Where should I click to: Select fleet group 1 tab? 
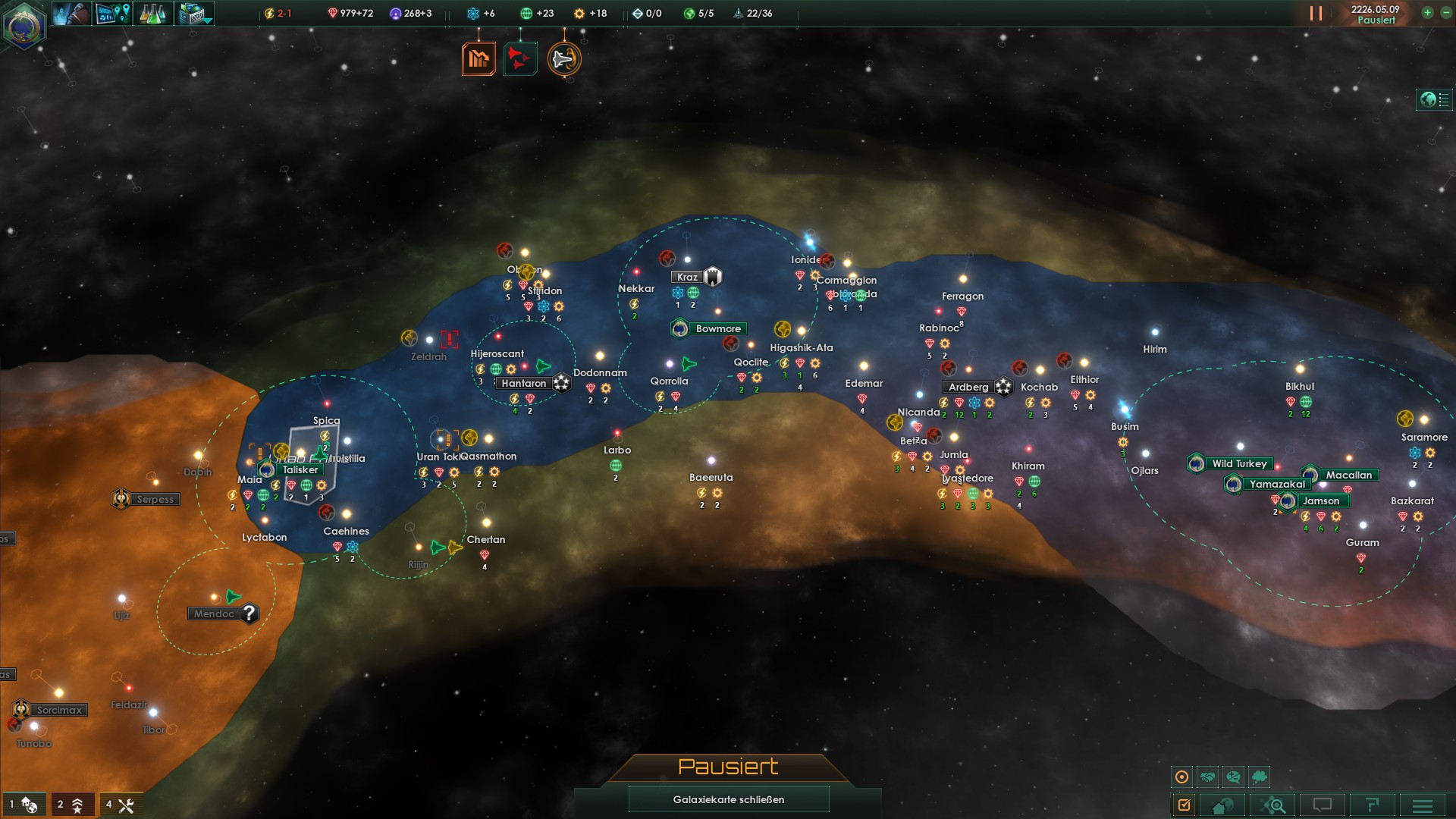point(24,805)
